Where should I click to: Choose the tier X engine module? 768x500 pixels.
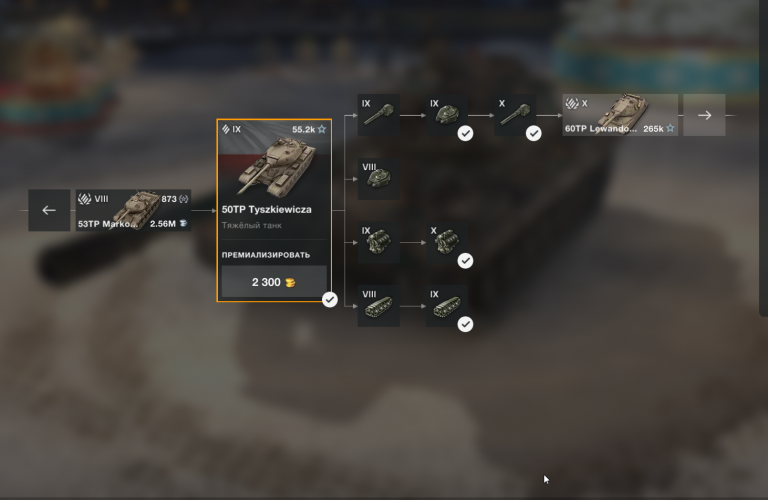tap(447, 243)
